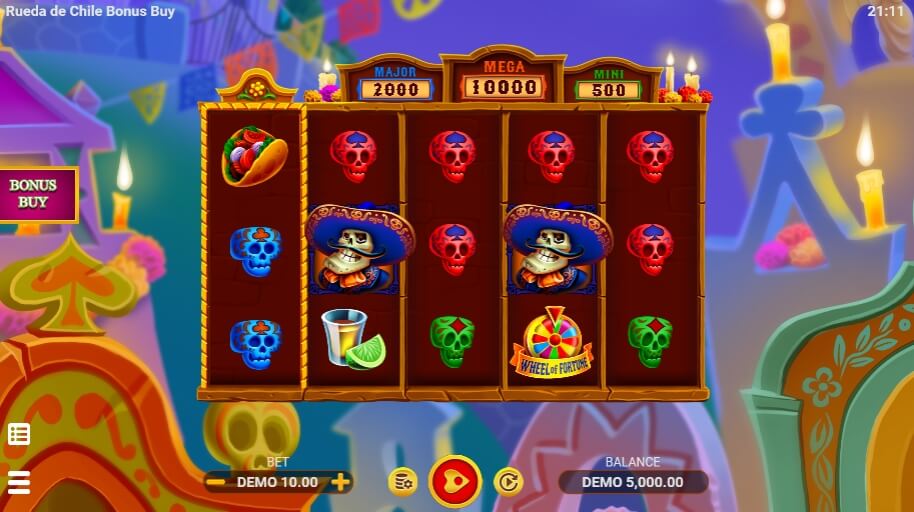Viewport: 914px width, 512px height.
Task: Activate autoplay with the circular arrow button
Action: (508, 482)
